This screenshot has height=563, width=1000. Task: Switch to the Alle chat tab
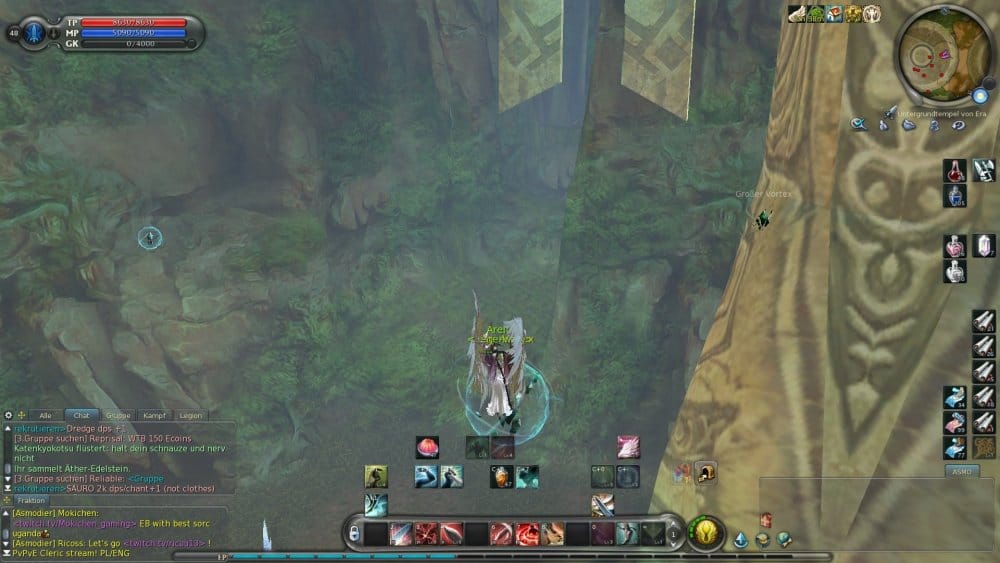coord(45,415)
